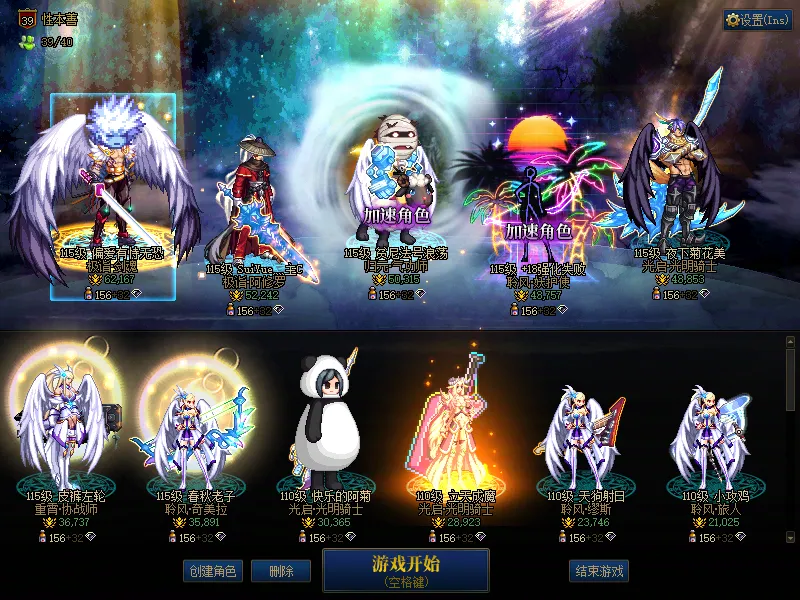Click the 创建角色 create character button
This screenshot has height=600, width=800.
[212, 571]
